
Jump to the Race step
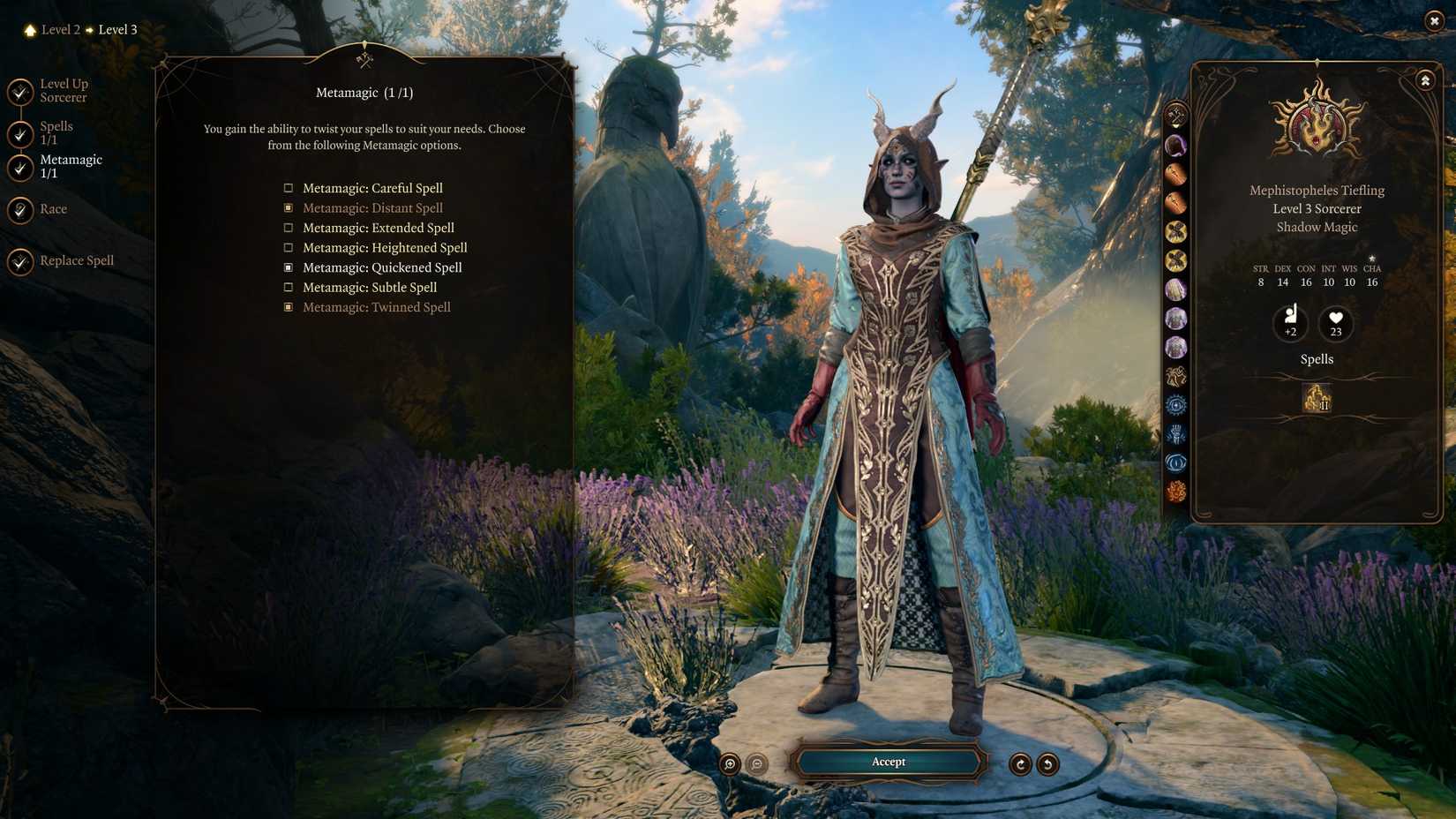click(54, 209)
